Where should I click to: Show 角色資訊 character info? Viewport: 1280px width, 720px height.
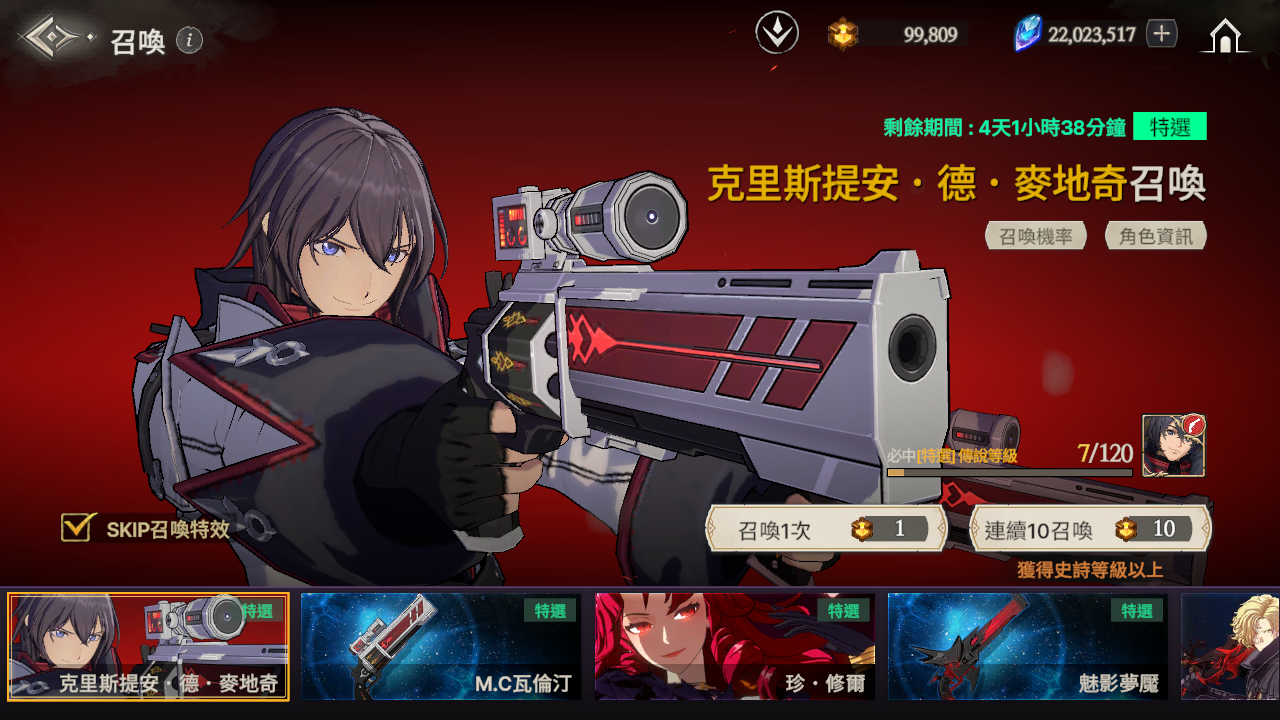(x=1156, y=236)
